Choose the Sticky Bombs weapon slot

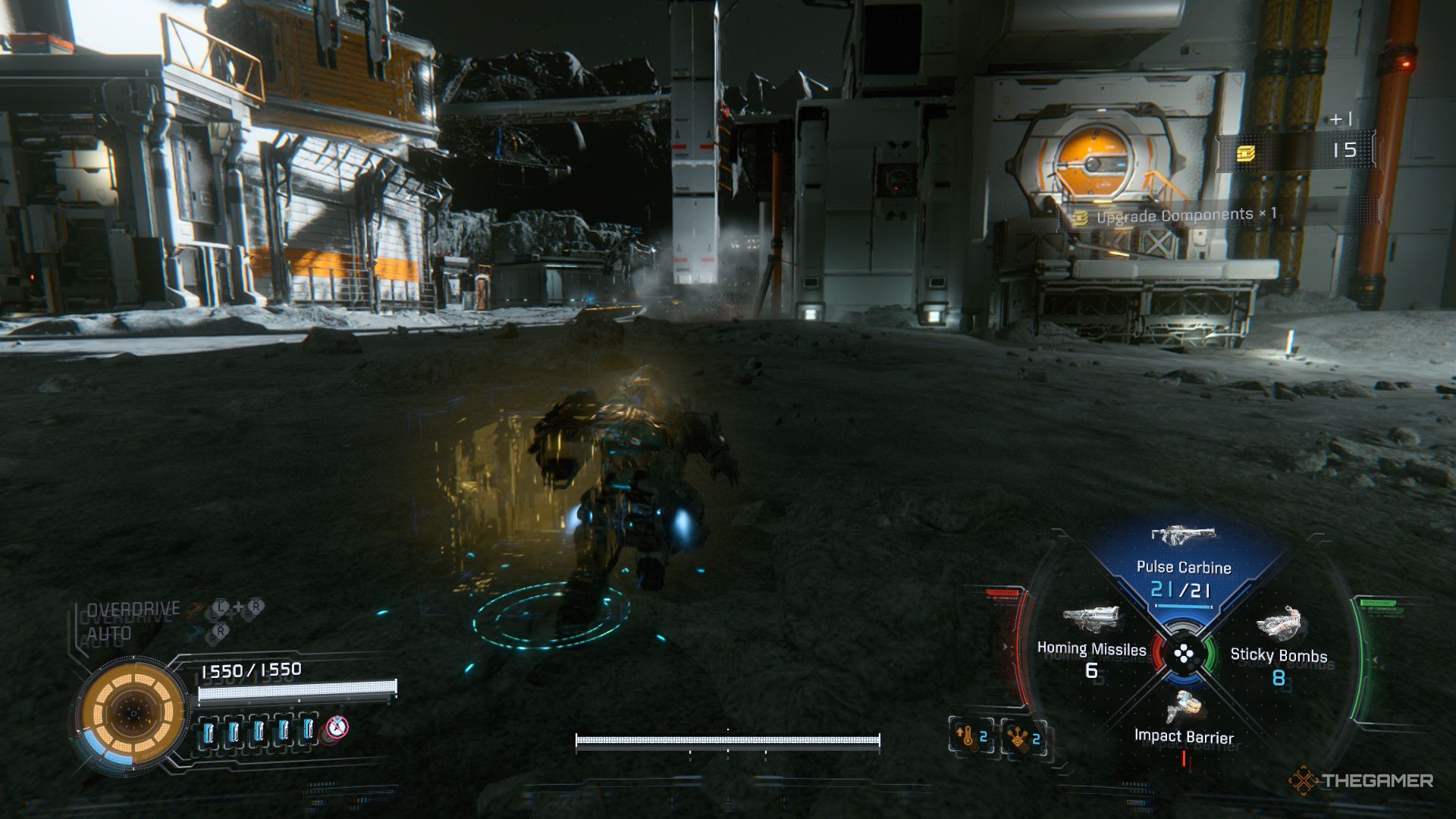(1279, 655)
